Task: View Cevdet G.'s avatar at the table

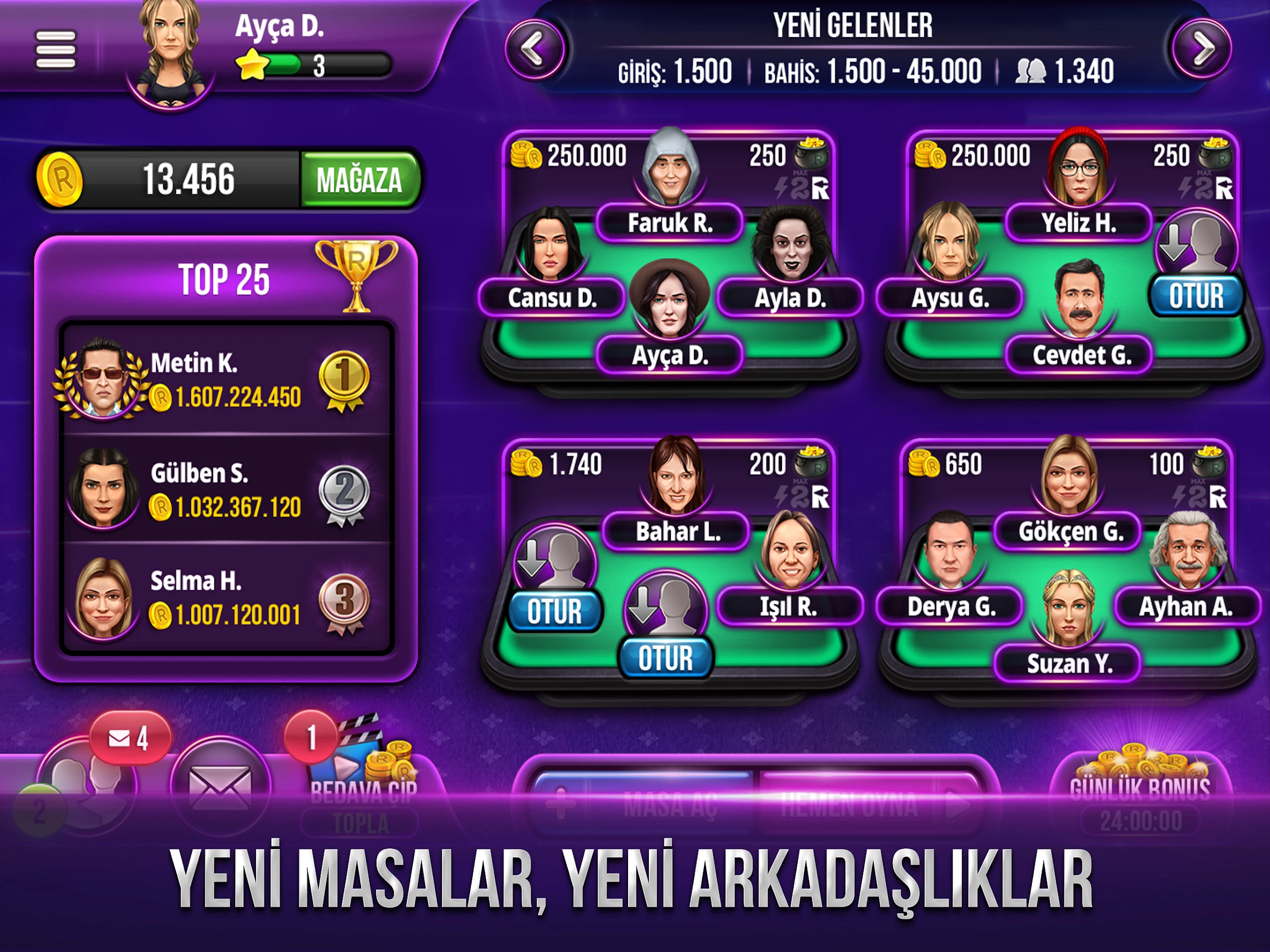Action: 1079,299
